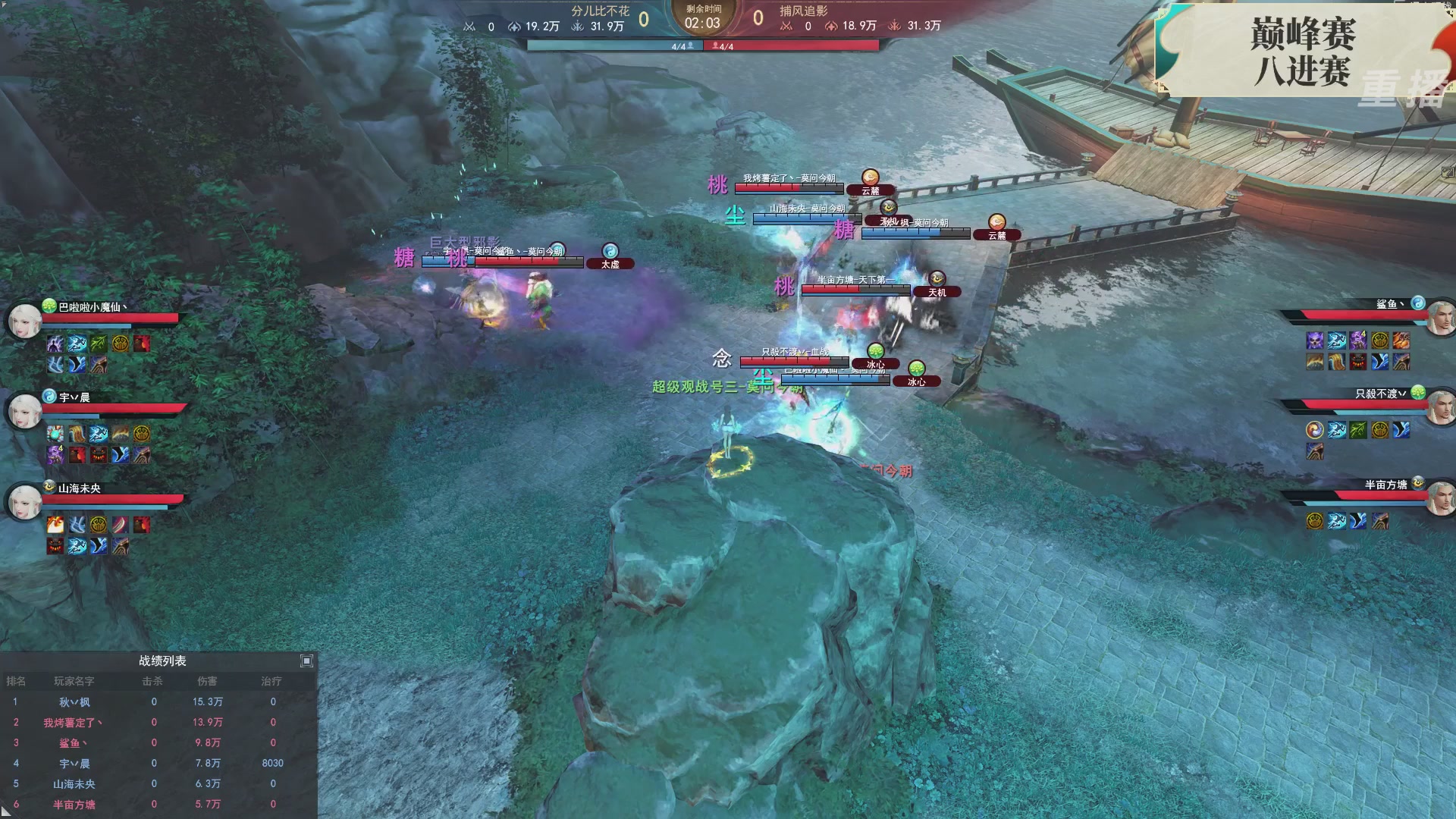This screenshot has height=819, width=1456.
Task: Select 巴啦啦小魔仙丶's lightning sprint buff icon
Action: point(77,343)
